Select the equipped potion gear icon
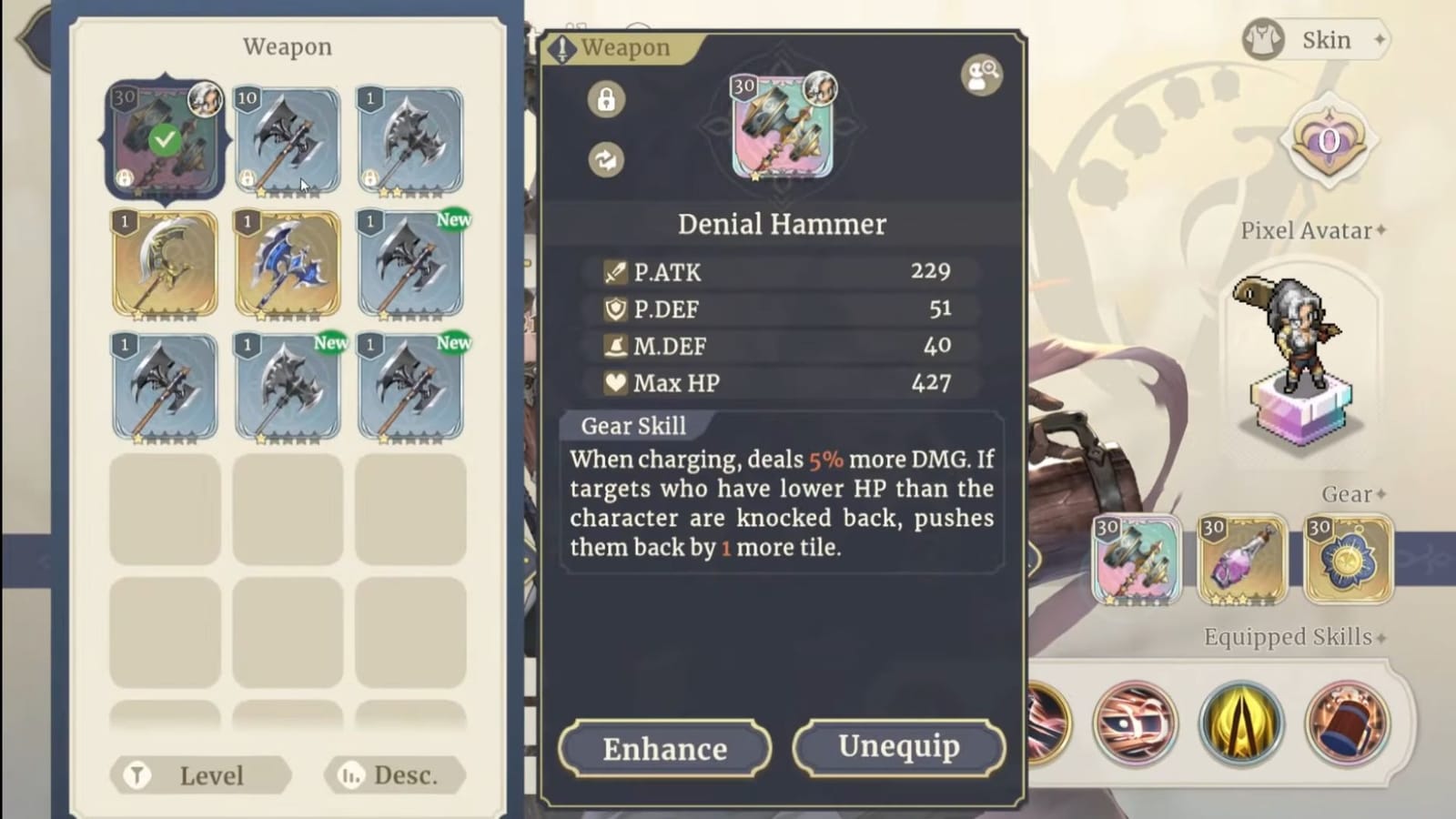The width and height of the screenshot is (1456, 819). coord(1241,560)
